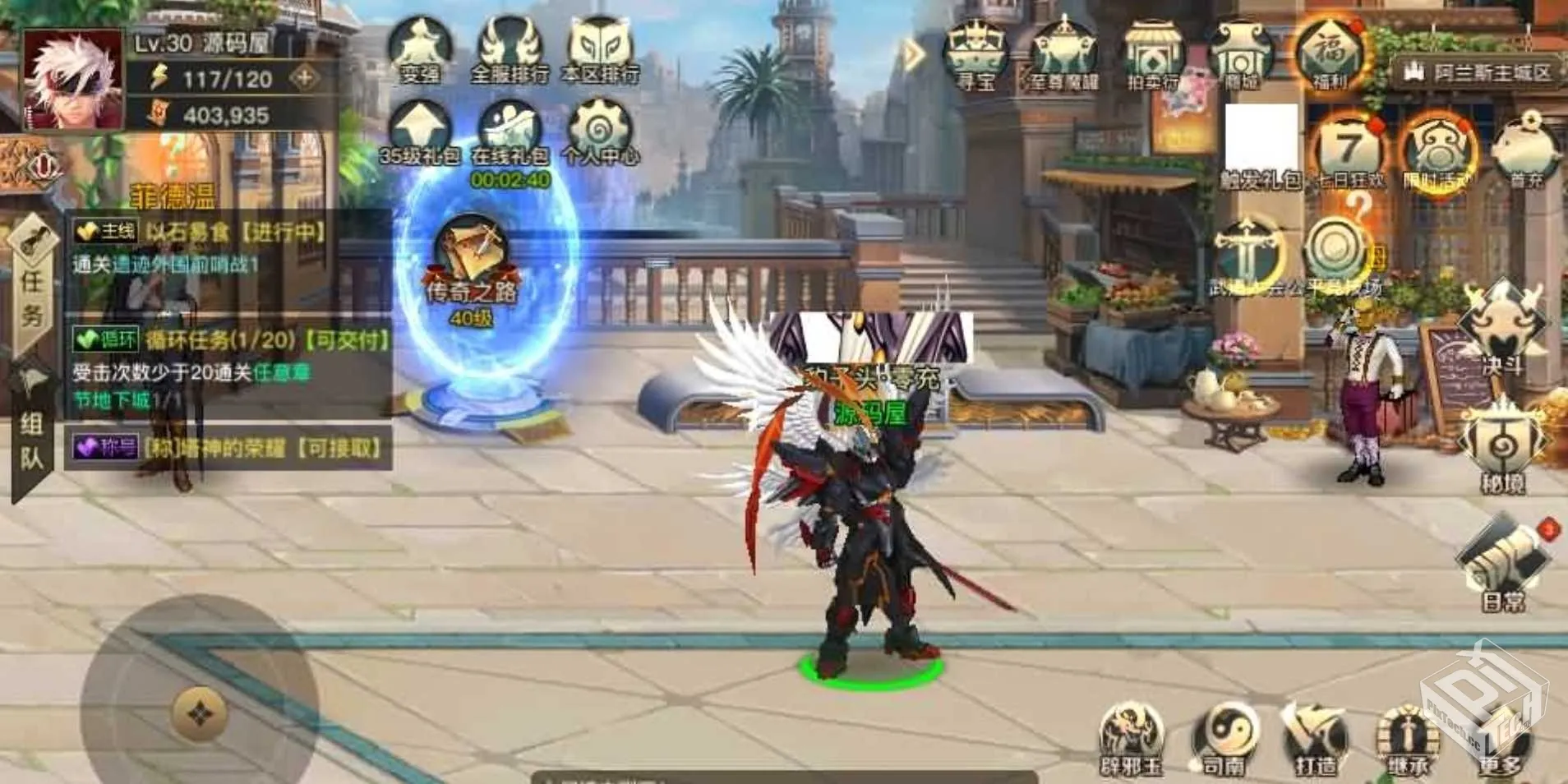
Task: Open the 拍卖行 auction house
Action: pos(1152,56)
